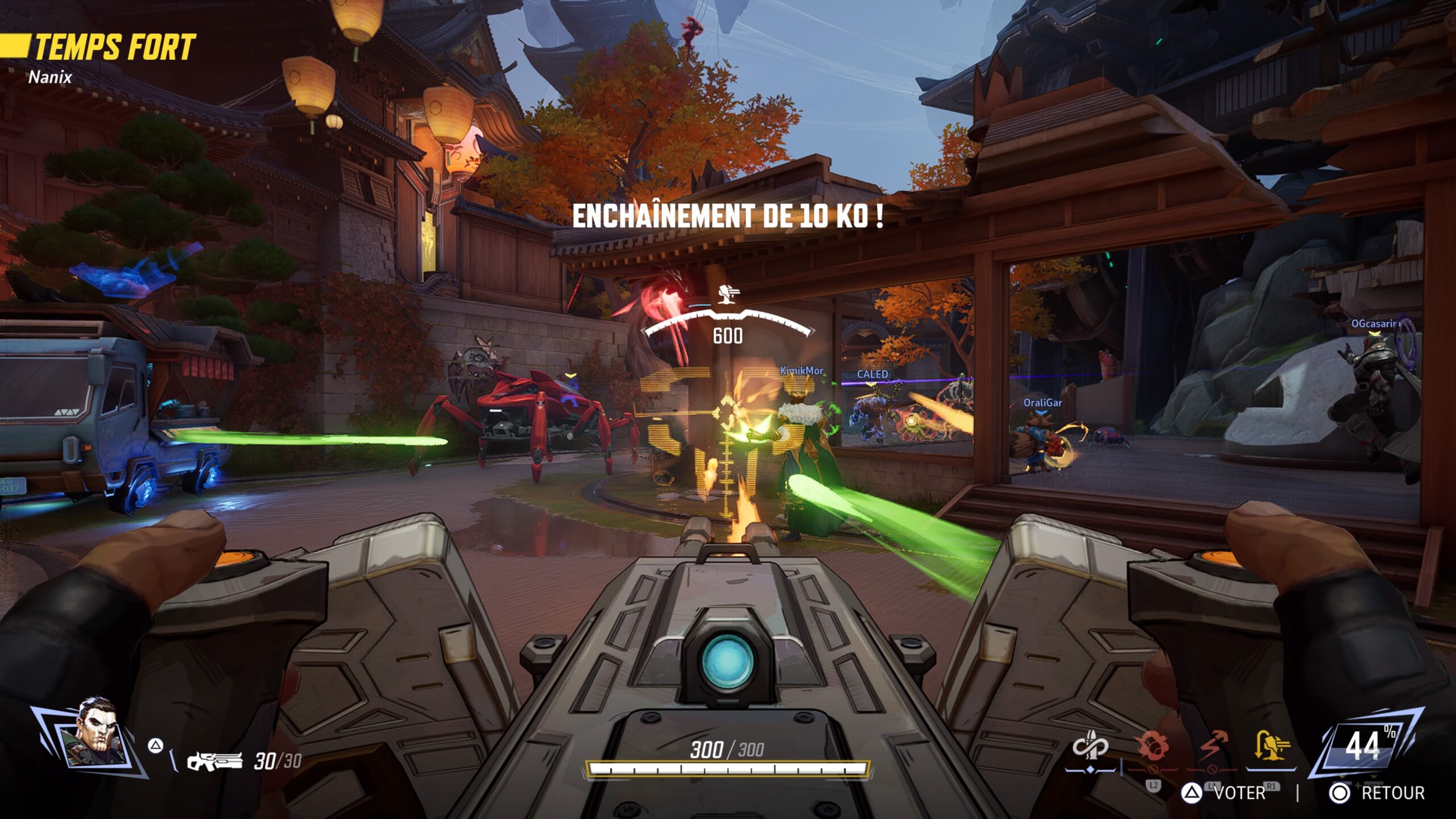This screenshot has width=1456, height=819.
Task: Select the infinite ammo bullet ability icon
Action: pyautogui.click(x=1090, y=746)
